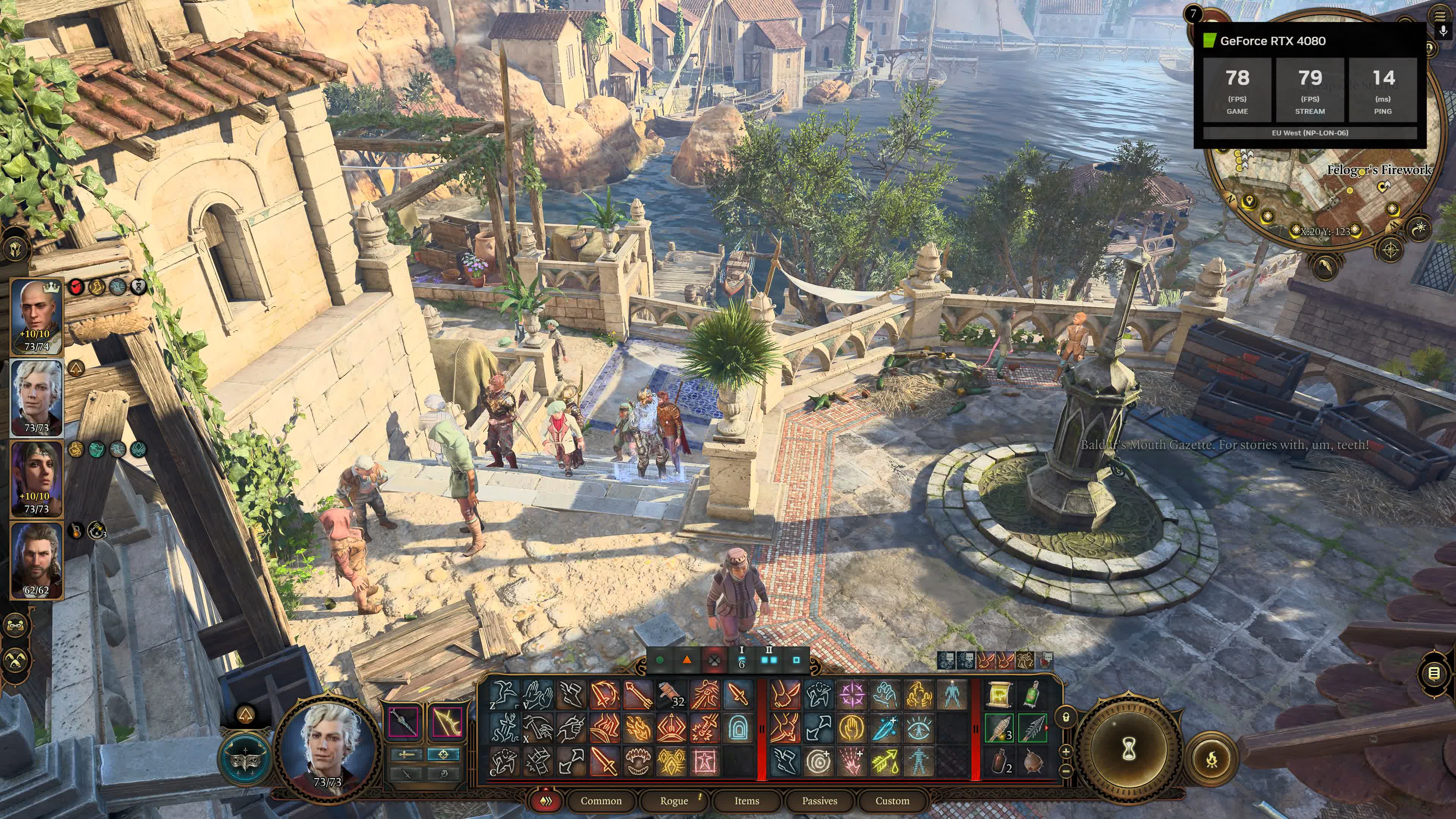Toggle the hotbar padlock lock
The height and width of the screenshot is (819, 1456).
pos(1066,717)
